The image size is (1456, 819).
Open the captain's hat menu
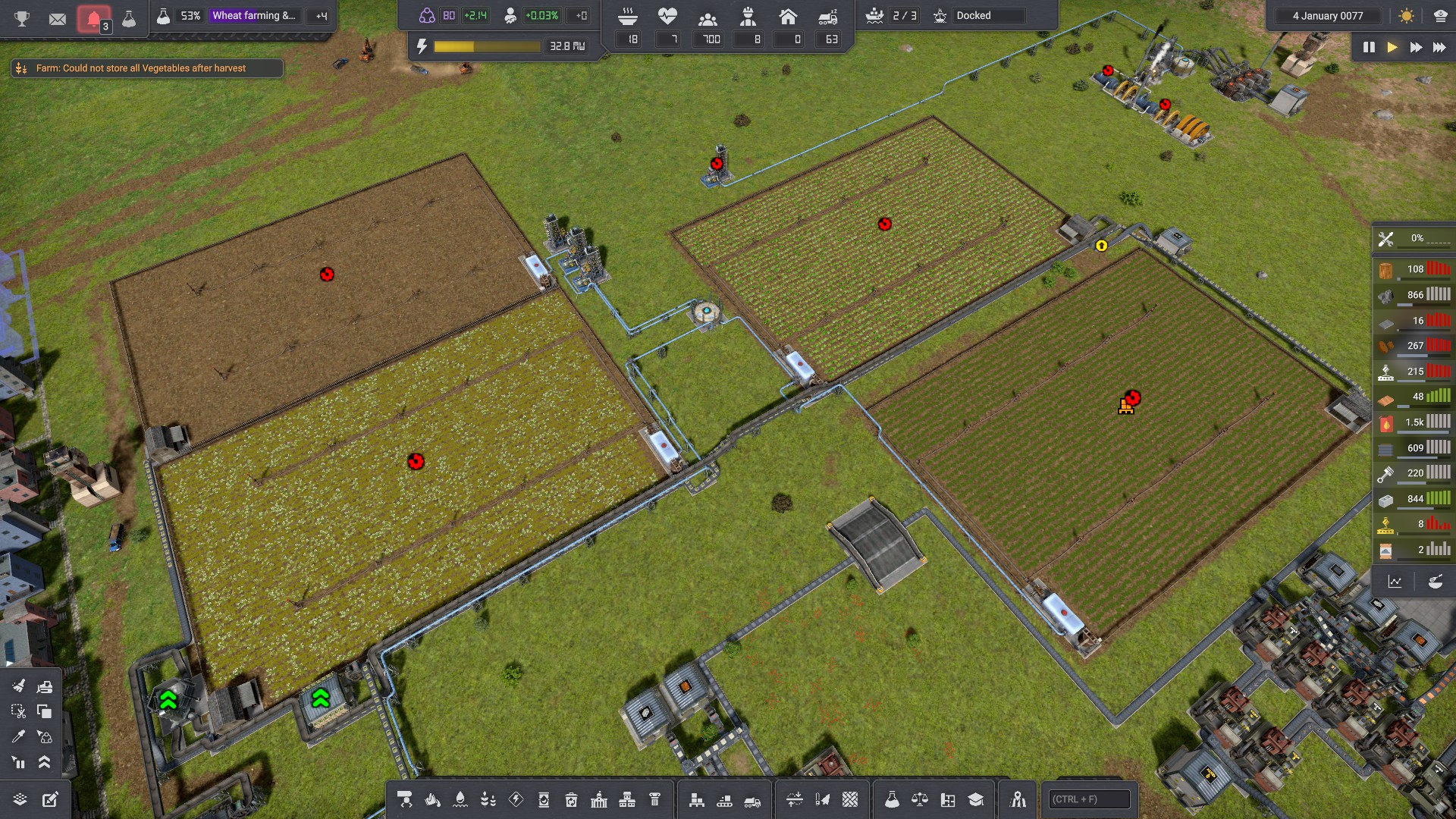pyautogui.click(x=1440, y=16)
